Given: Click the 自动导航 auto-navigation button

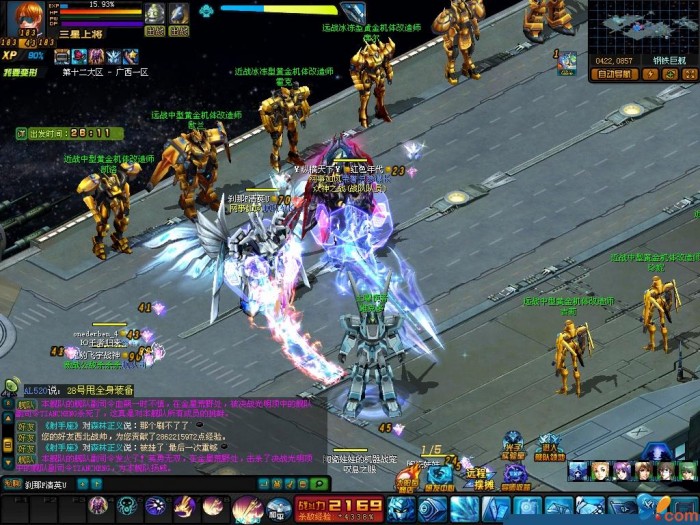Looking at the screenshot, I should pyautogui.click(x=616, y=73).
